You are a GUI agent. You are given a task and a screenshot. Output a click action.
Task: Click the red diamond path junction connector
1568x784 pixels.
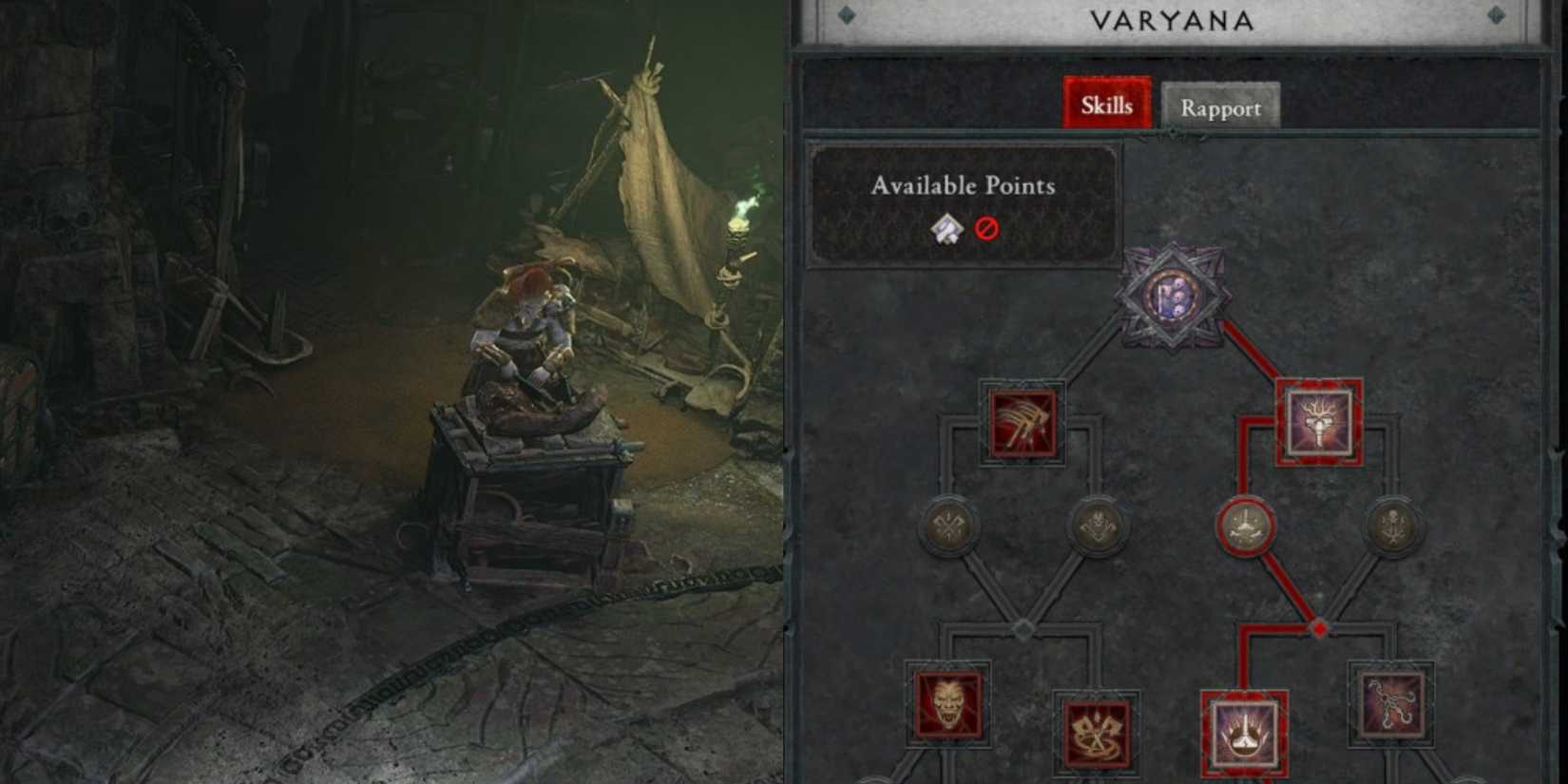click(1318, 627)
